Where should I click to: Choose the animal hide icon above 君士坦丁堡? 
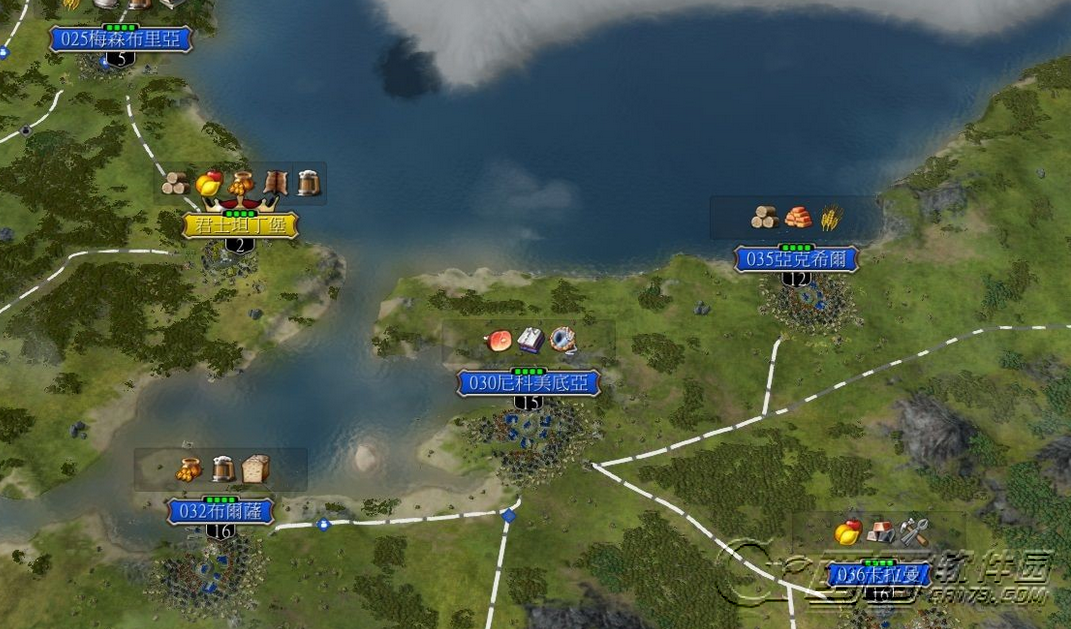click(x=274, y=183)
